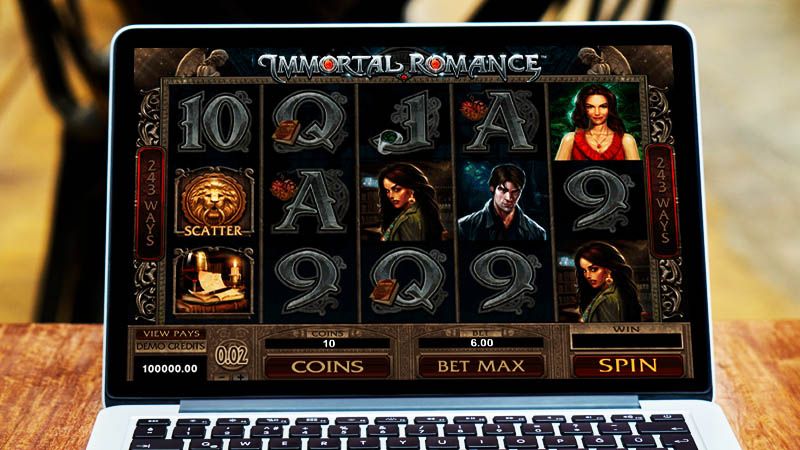Select the Coins button
The image size is (800, 450).
click(326, 366)
